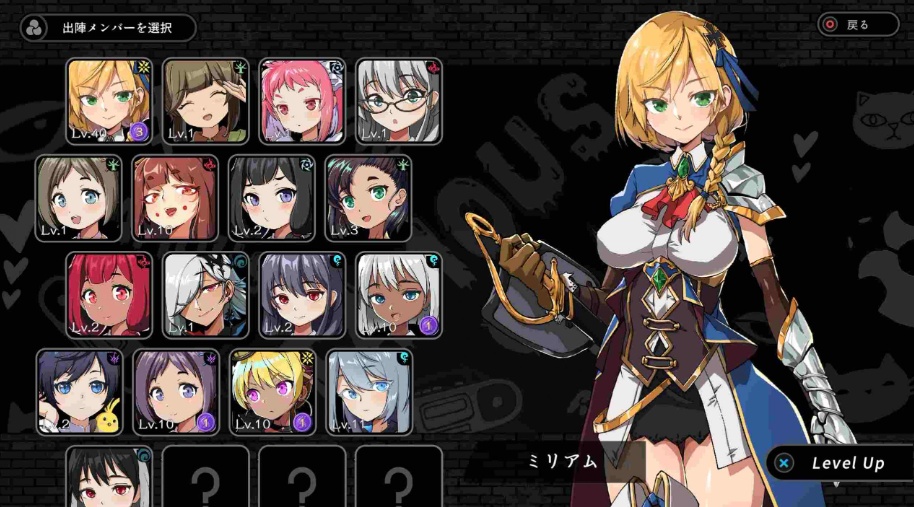Screen dimensions: 914x507
Task: Click the Level Up button
Action: pos(838,463)
